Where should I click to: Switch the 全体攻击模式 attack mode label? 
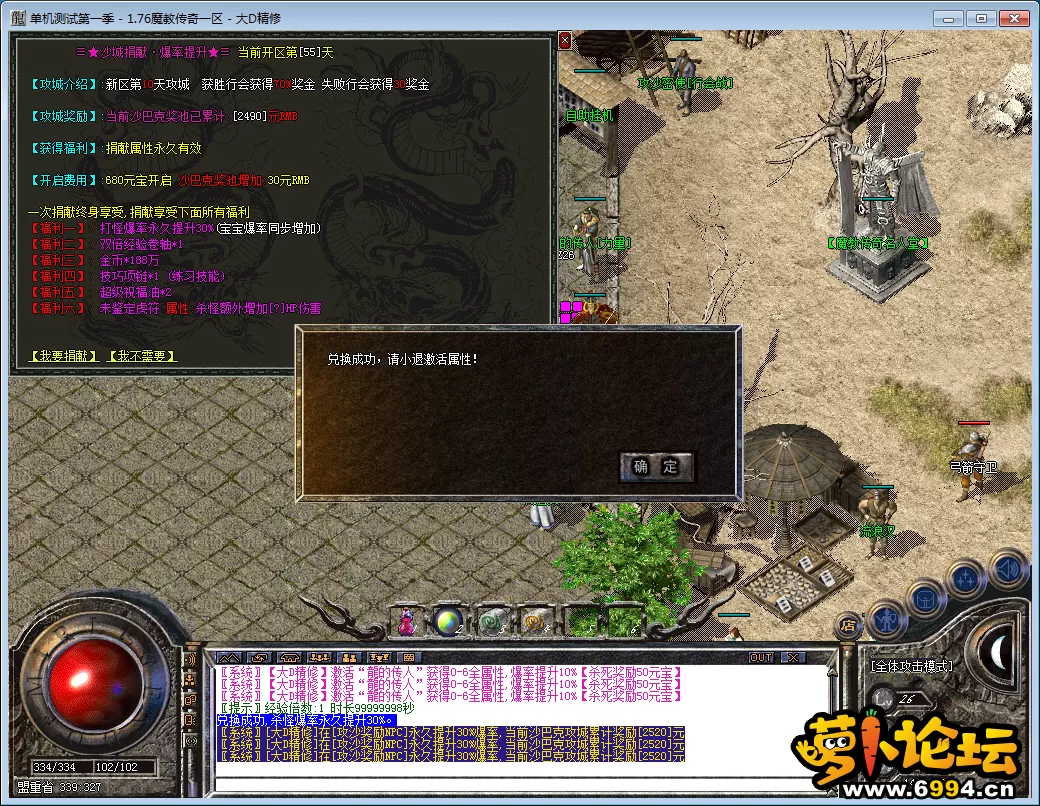(911, 665)
